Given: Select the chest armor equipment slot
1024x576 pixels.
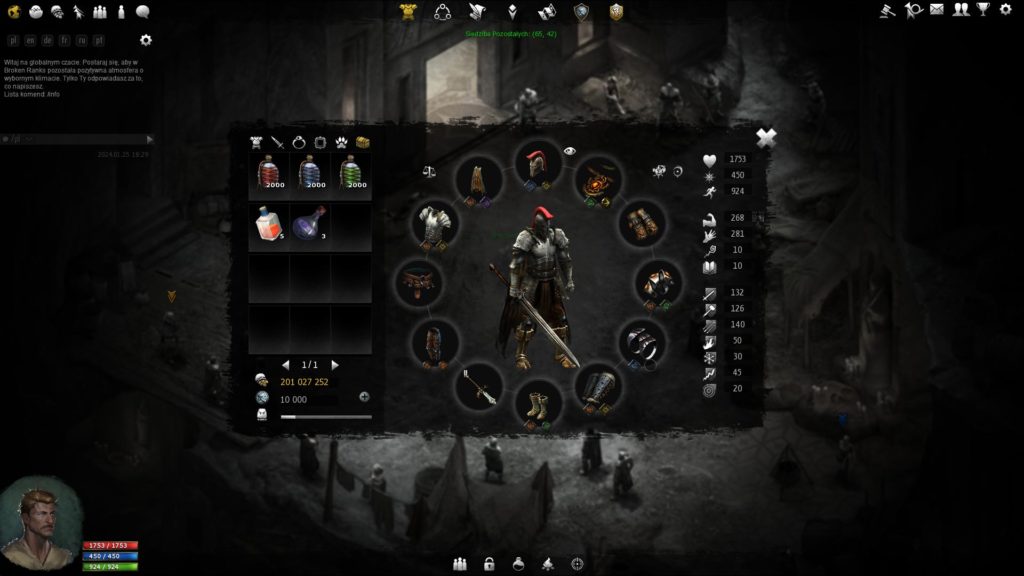Looking at the screenshot, I should click(436, 225).
